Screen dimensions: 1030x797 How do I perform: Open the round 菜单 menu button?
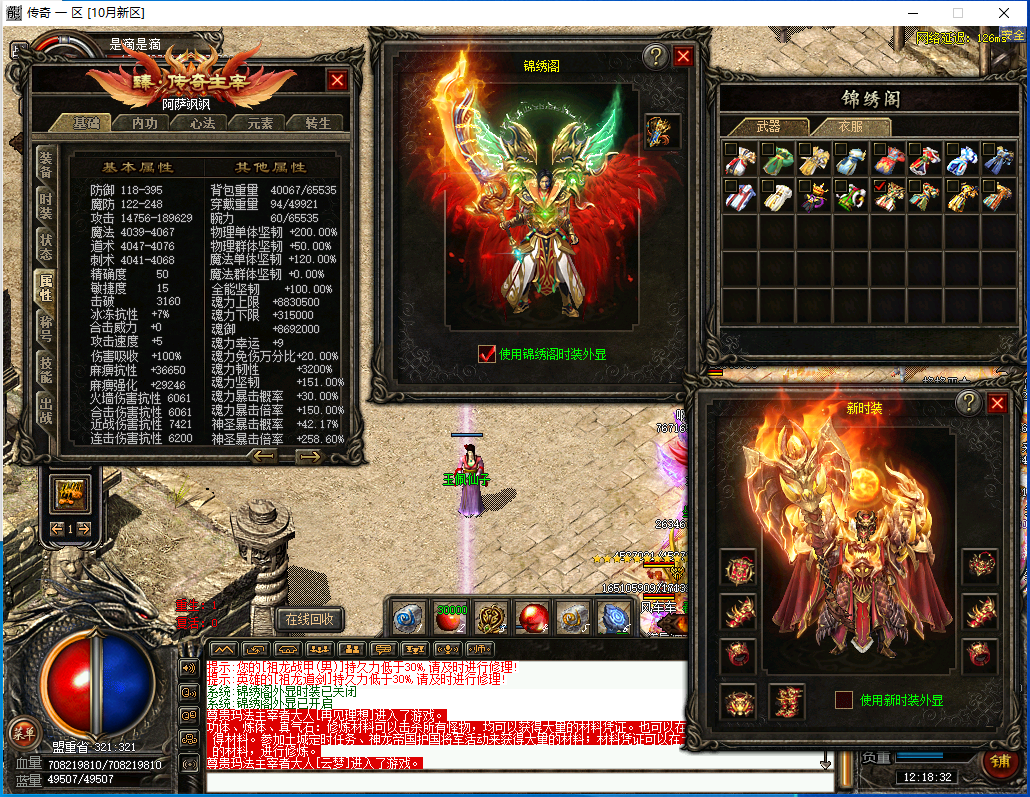[23, 732]
